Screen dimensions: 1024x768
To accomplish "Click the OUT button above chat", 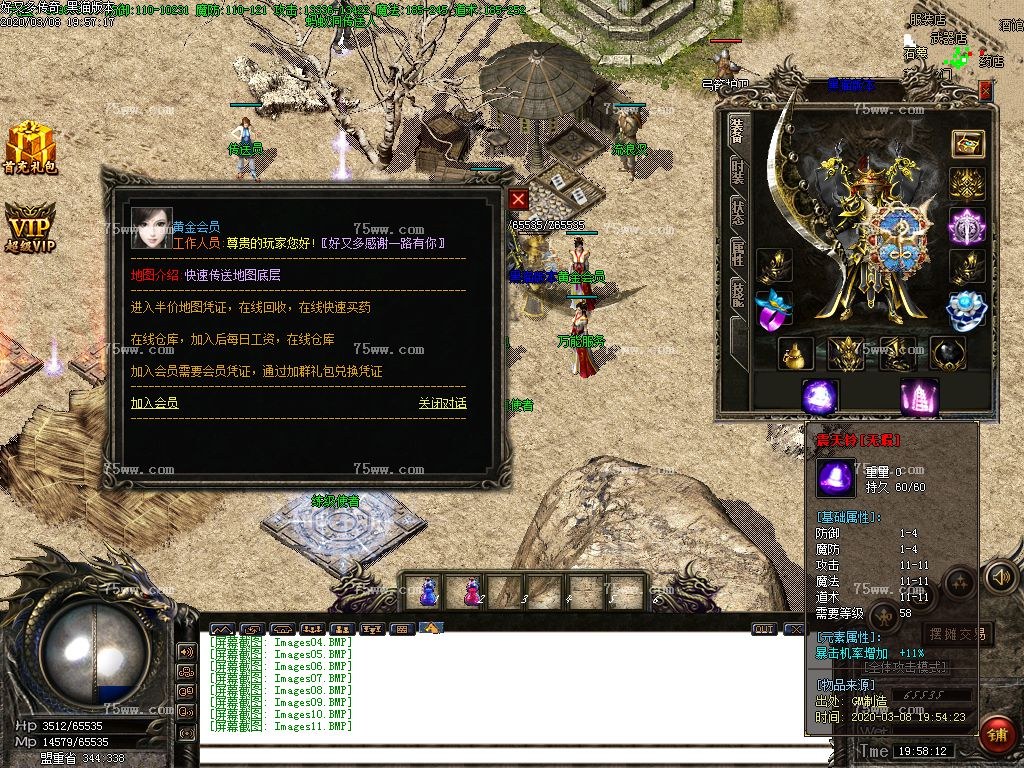I will (763, 629).
